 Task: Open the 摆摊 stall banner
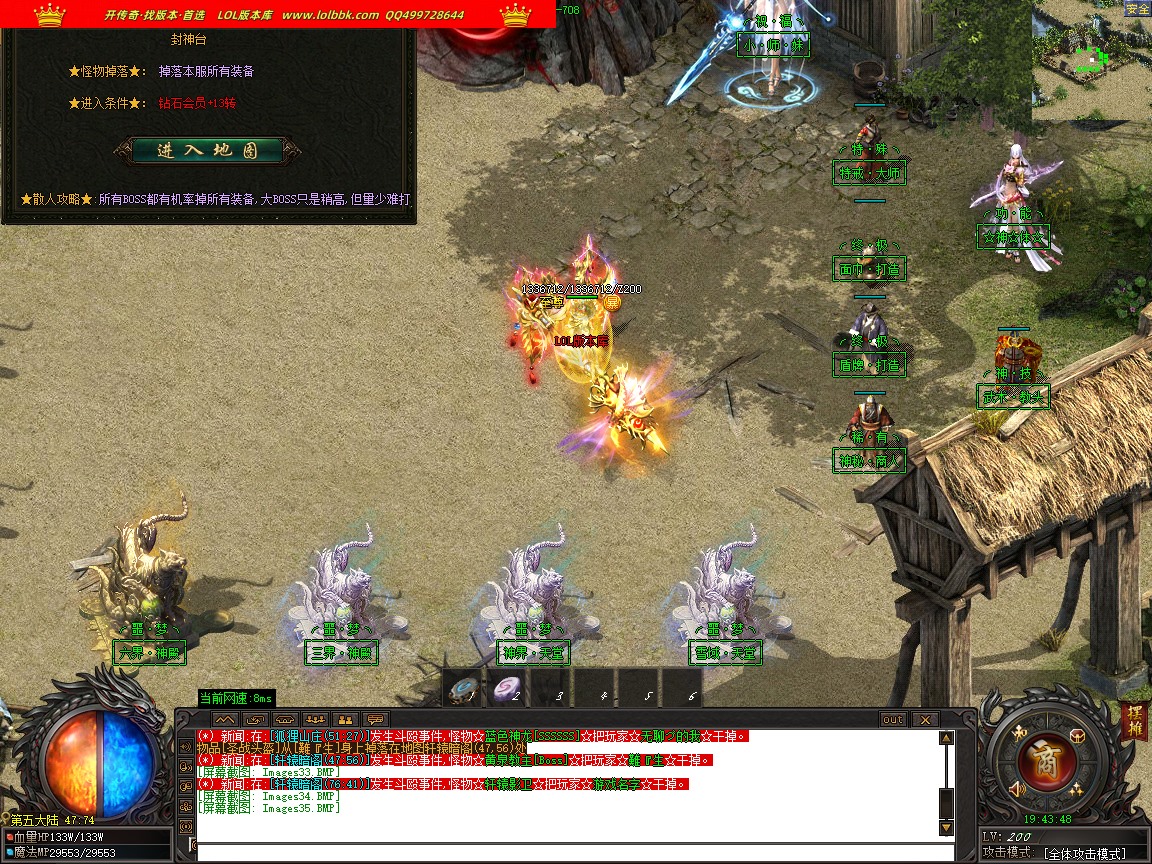coord(1135,722)
